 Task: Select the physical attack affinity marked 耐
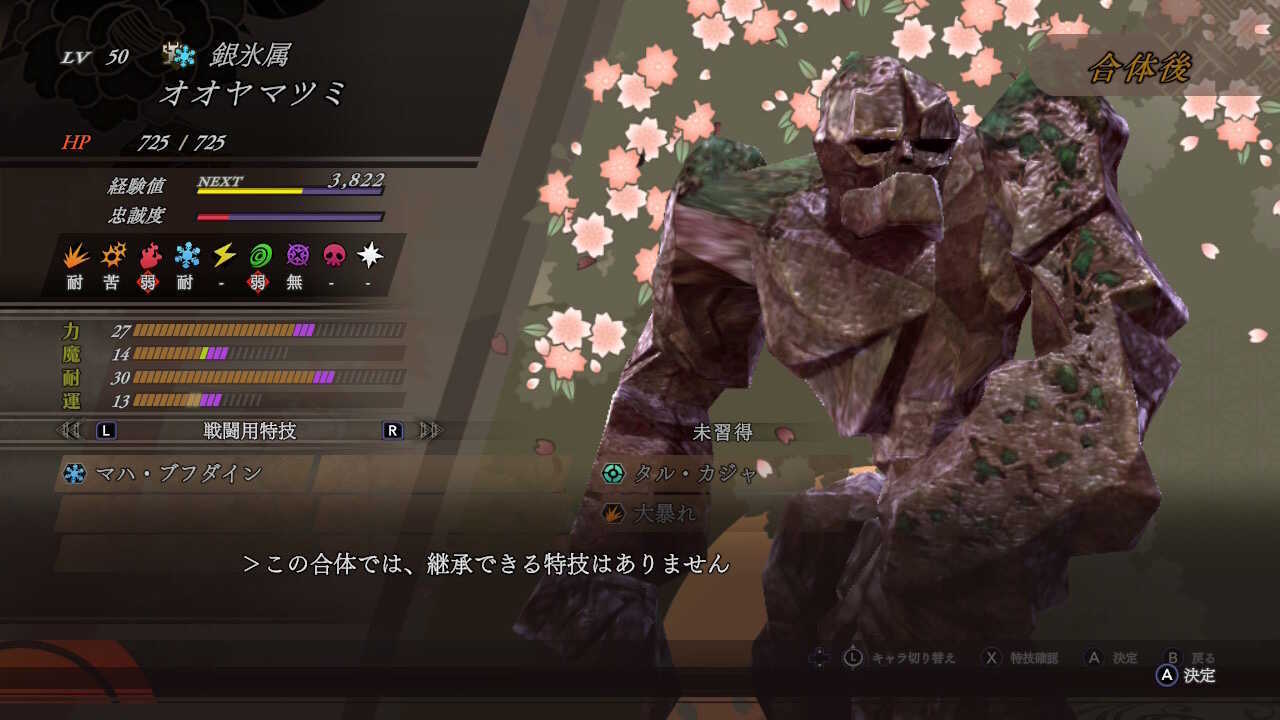pos(75,257)
